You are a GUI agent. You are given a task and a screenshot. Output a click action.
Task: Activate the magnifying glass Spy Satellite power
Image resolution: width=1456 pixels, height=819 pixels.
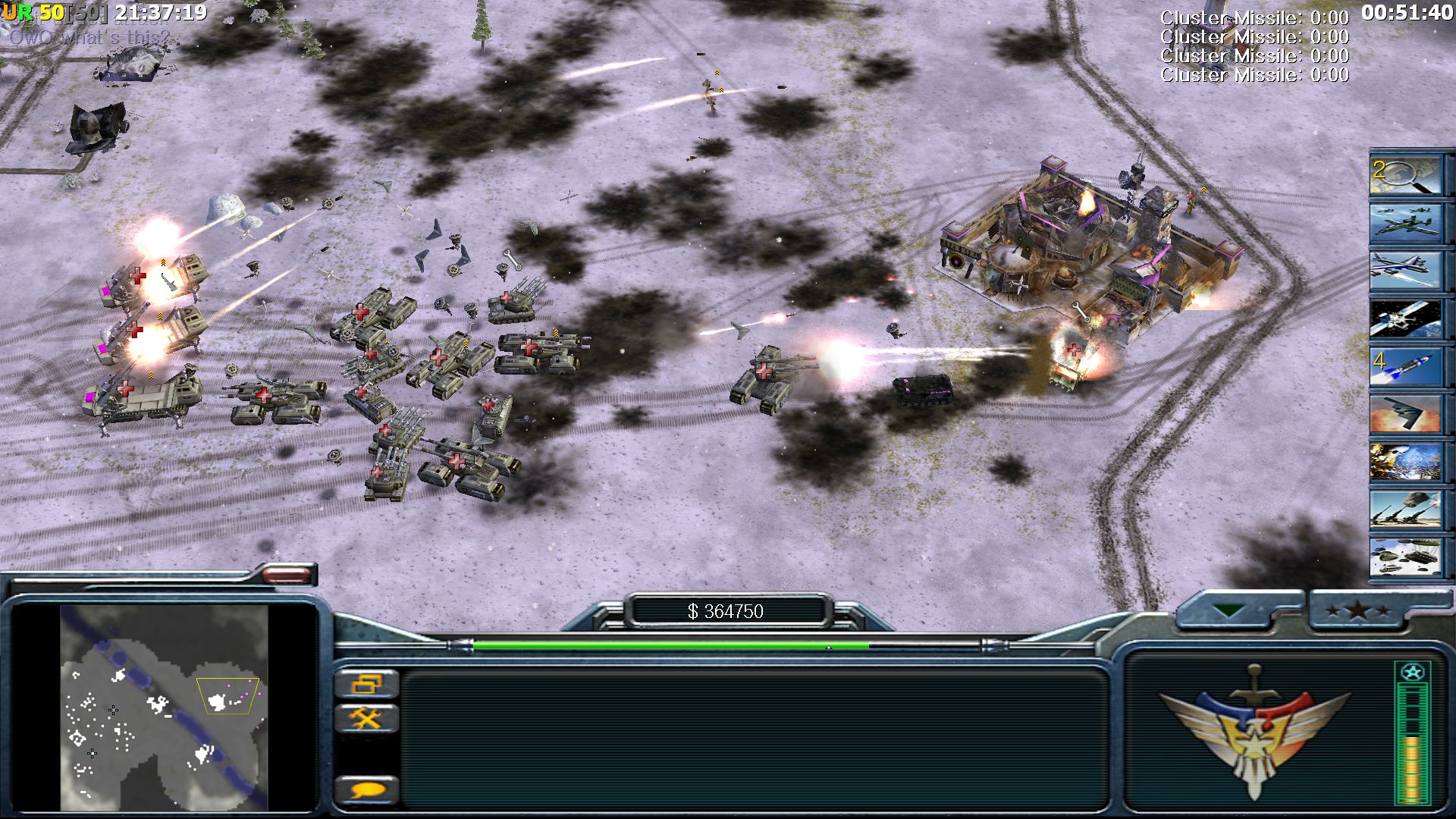click(1405, 175)
